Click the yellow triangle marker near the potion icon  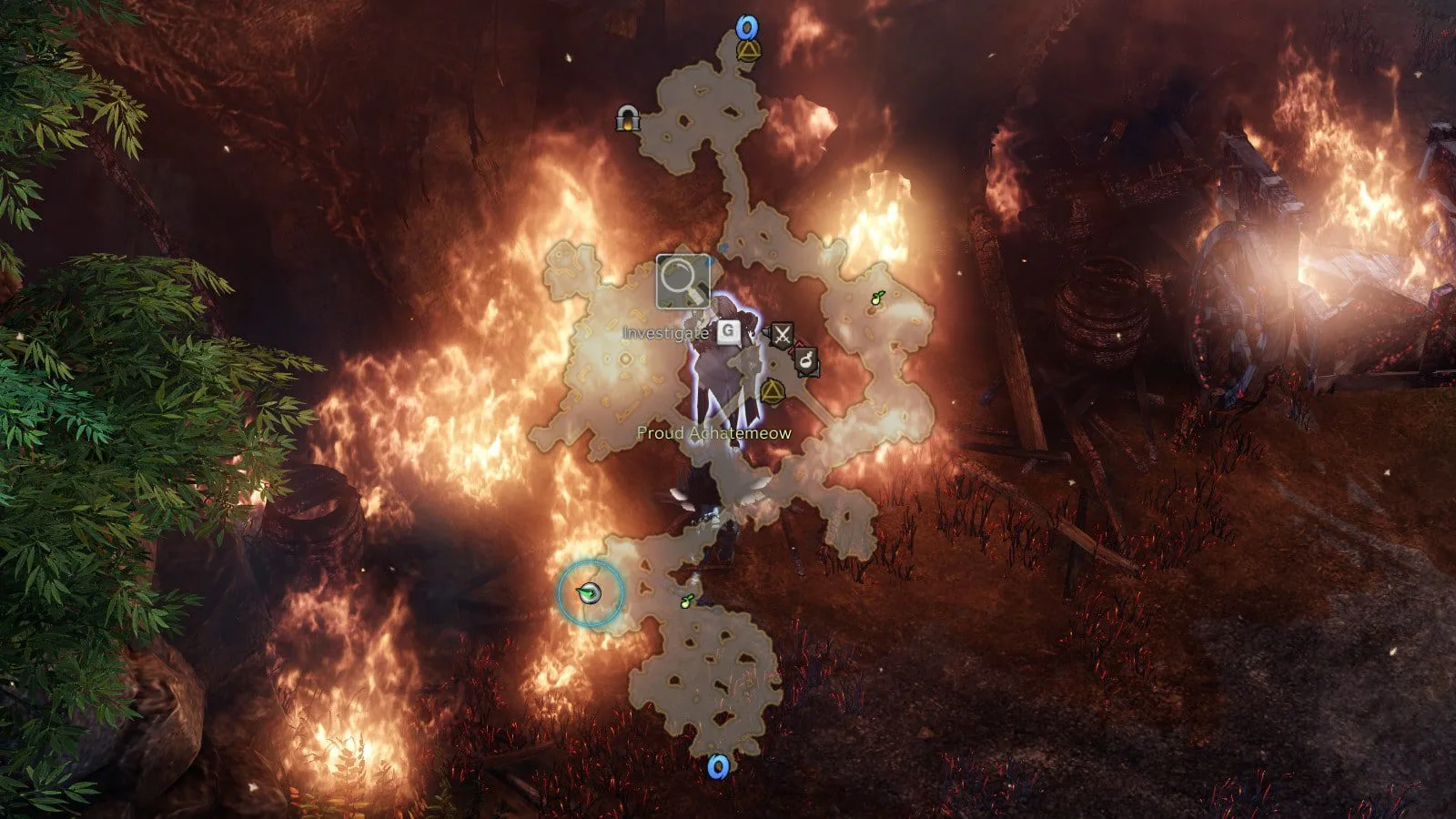[x=773, y=392]
